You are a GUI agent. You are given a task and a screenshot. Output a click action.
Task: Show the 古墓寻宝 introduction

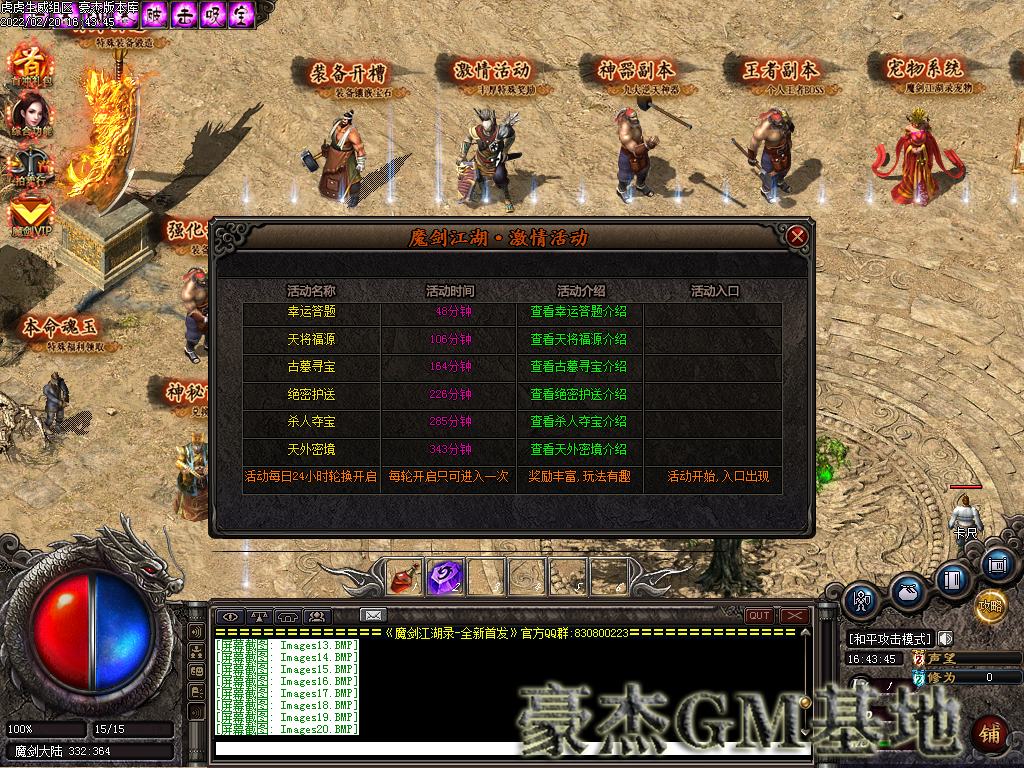579,367
